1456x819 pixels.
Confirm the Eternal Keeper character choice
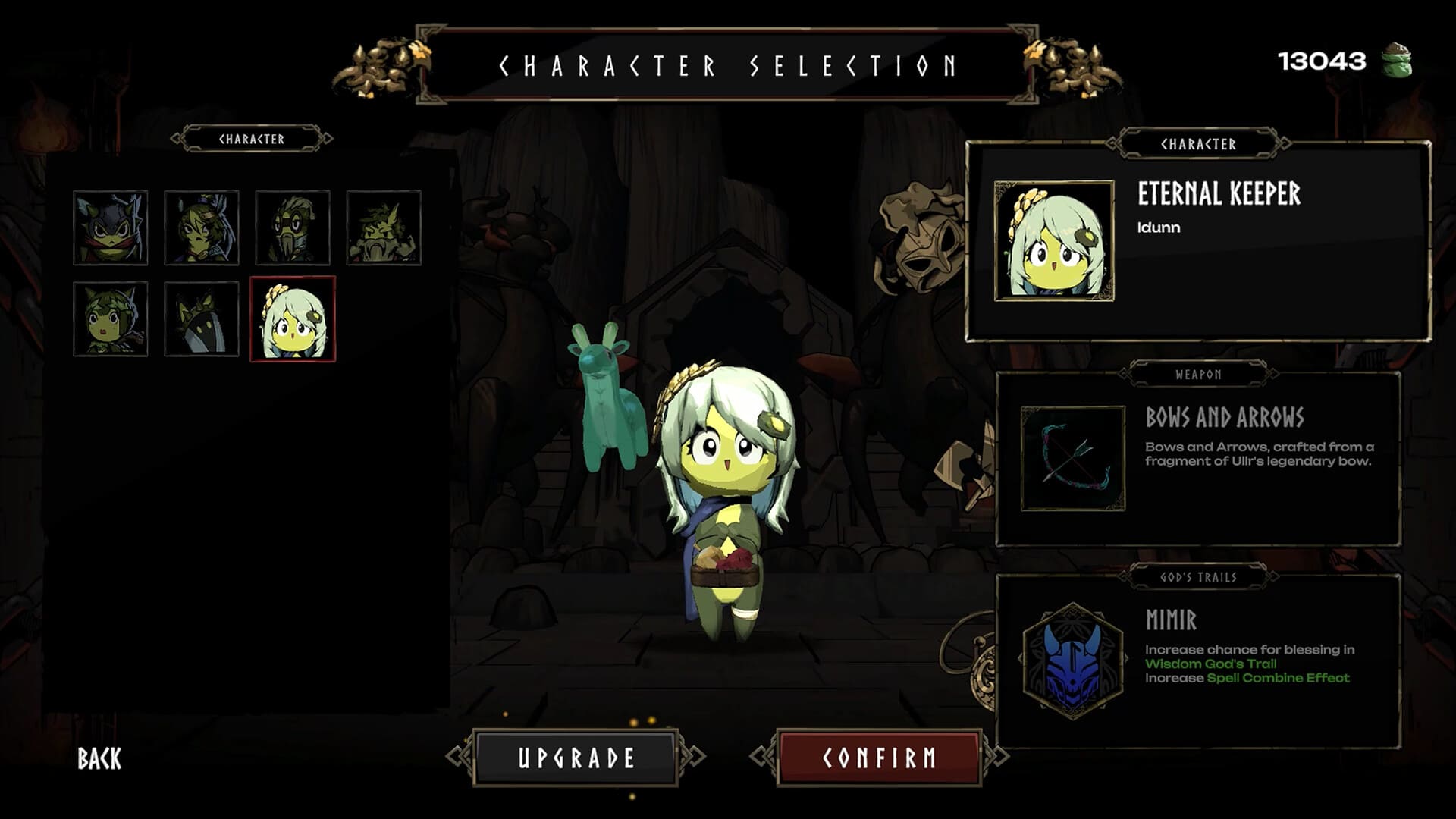(880, 758)
